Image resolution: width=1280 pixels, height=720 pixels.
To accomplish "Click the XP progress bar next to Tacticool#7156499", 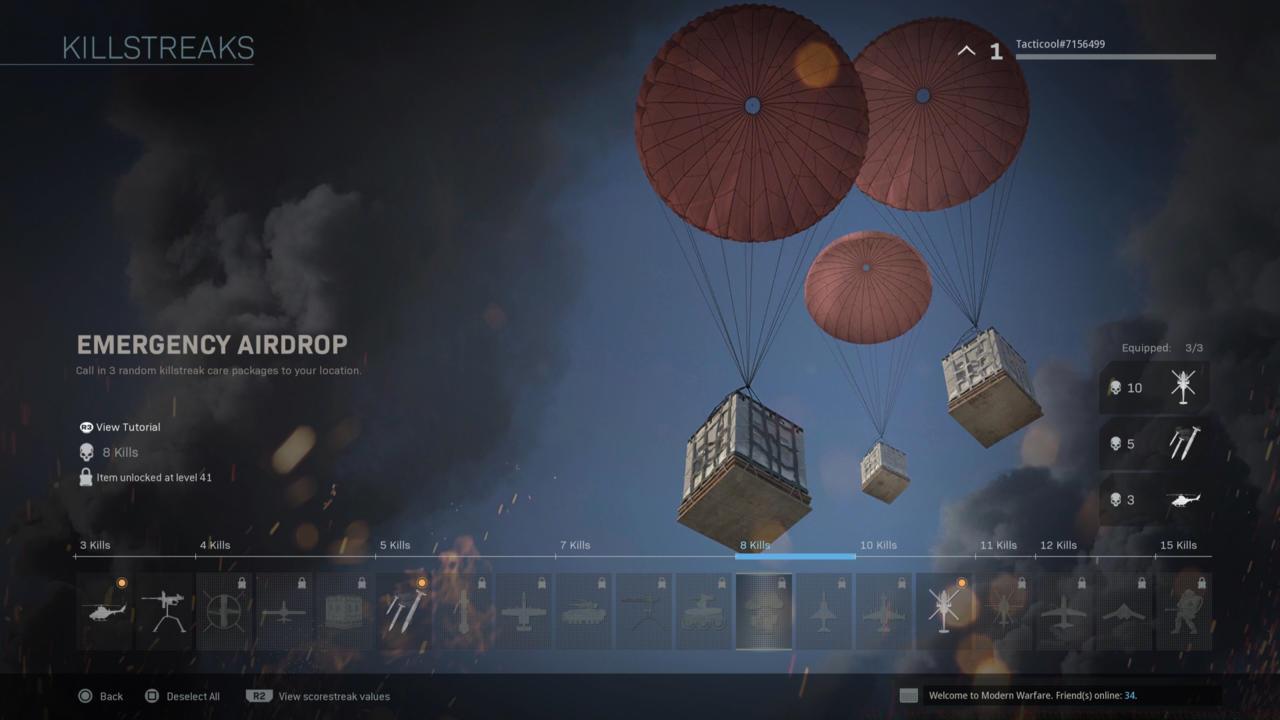I will 1114,56.
